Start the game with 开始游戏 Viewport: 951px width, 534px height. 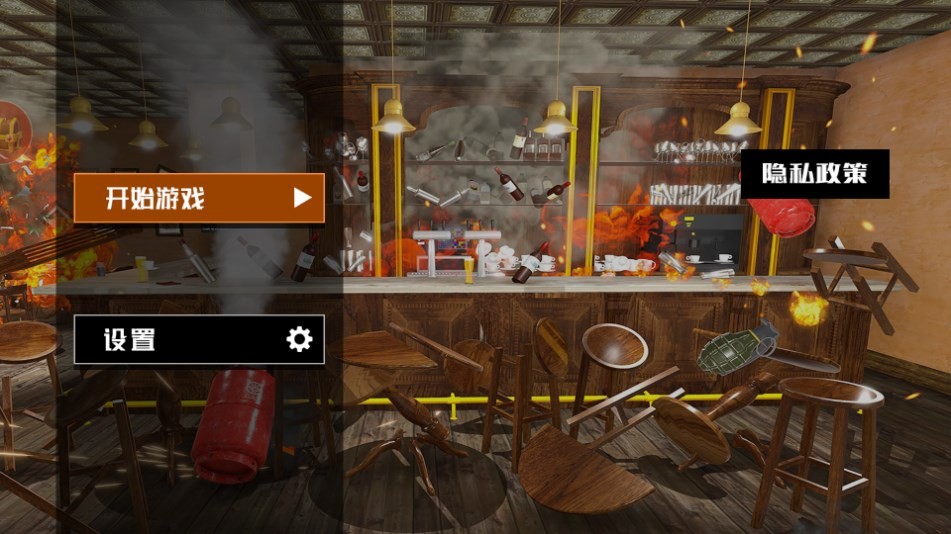click(x=199, y=198)
